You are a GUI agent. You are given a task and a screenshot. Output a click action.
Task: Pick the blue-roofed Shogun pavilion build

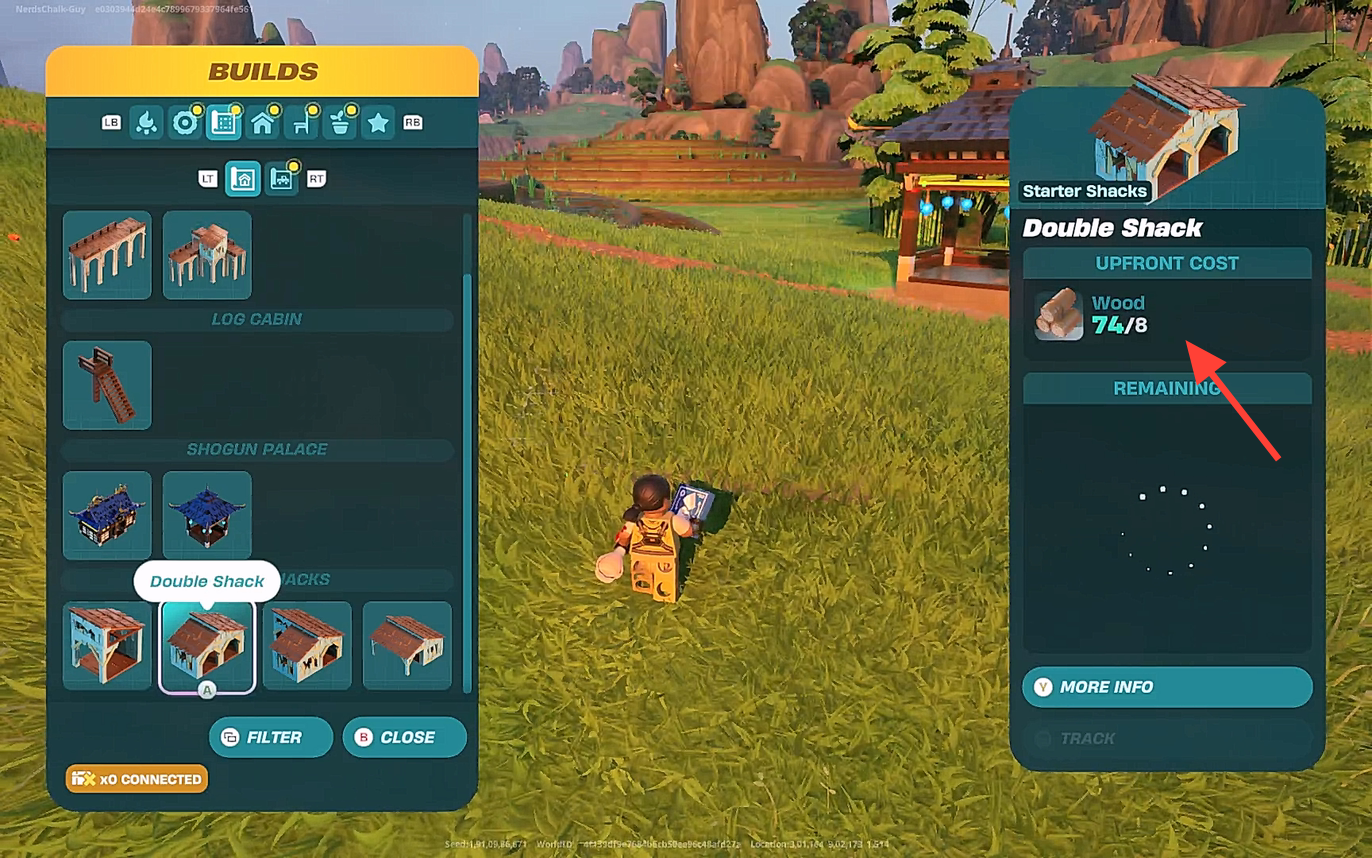(x=207, y=515)
